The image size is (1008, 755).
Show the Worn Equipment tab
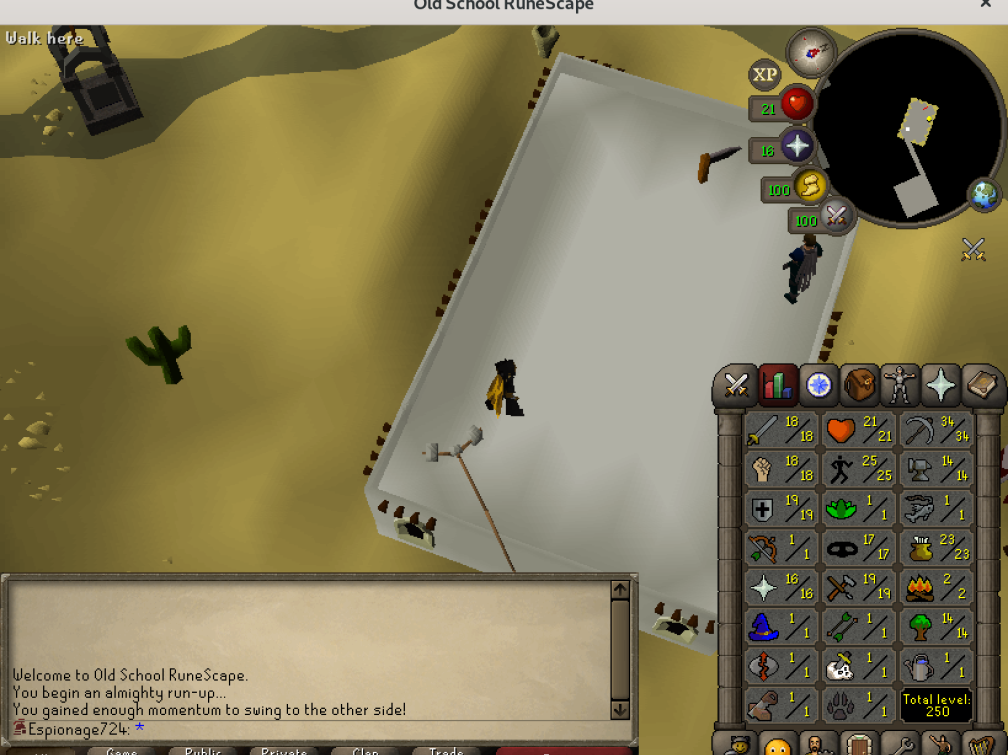click(900, 385)
